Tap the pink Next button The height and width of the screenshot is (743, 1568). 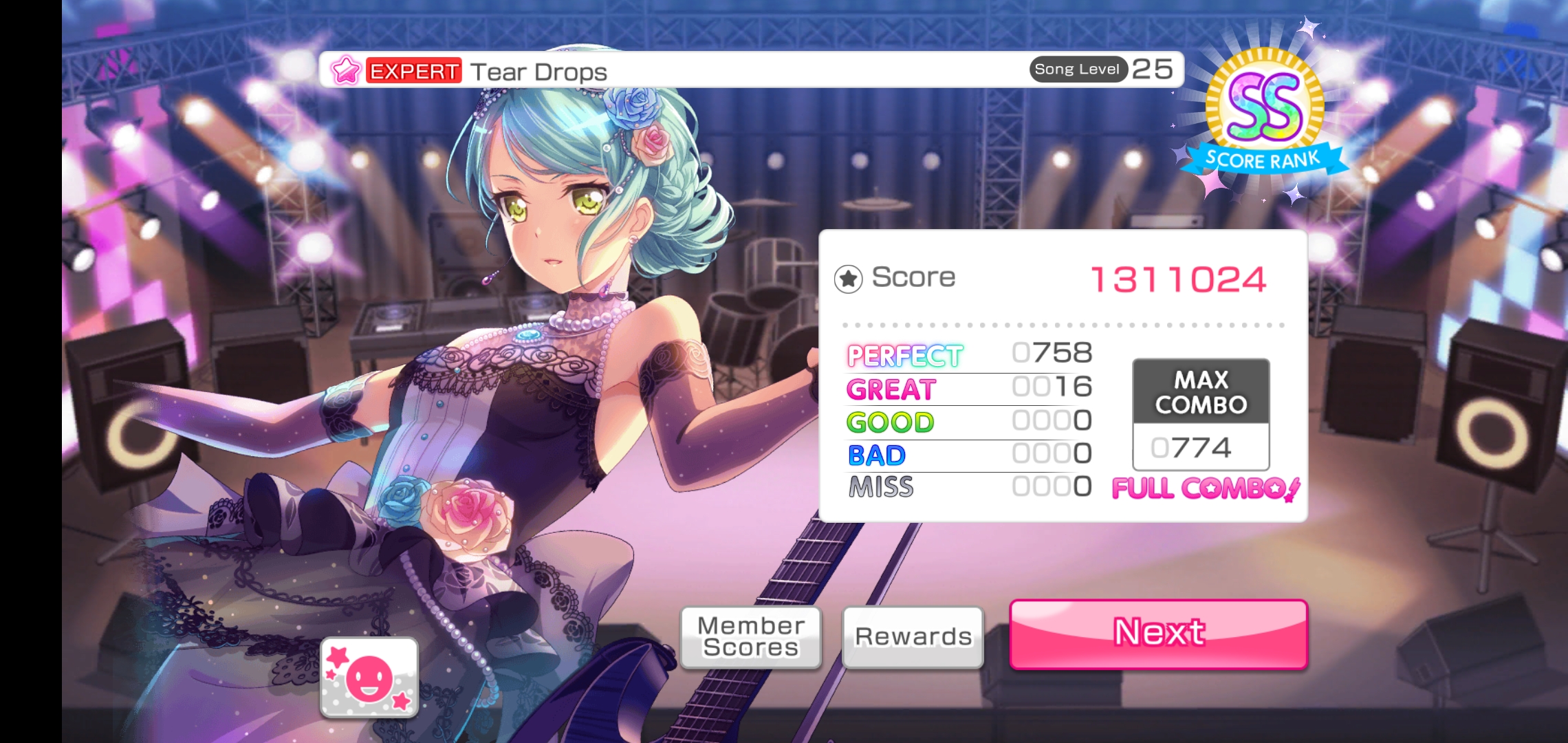pos(1158,634)
